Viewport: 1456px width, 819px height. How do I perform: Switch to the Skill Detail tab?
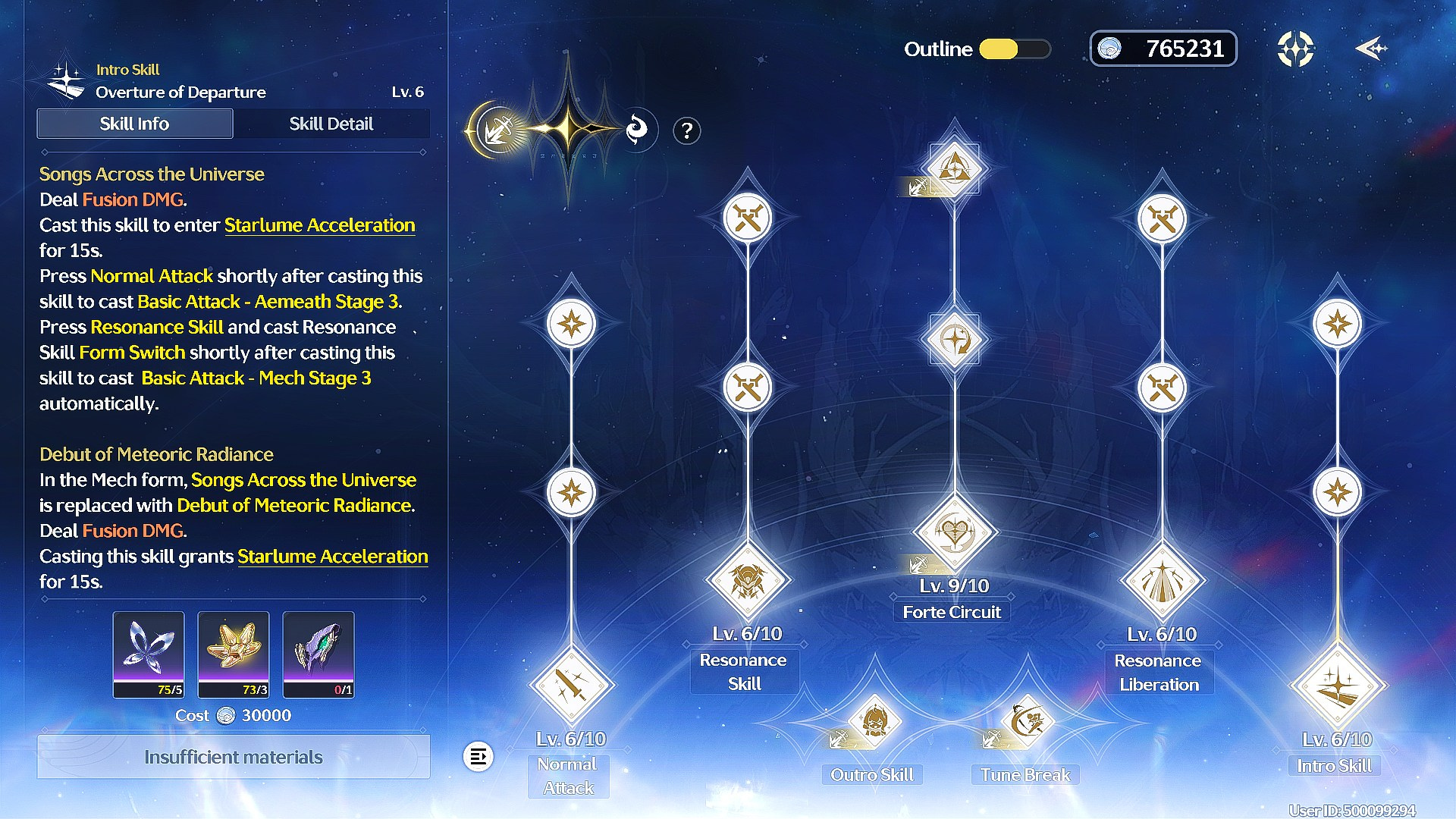tap(331, 124)
